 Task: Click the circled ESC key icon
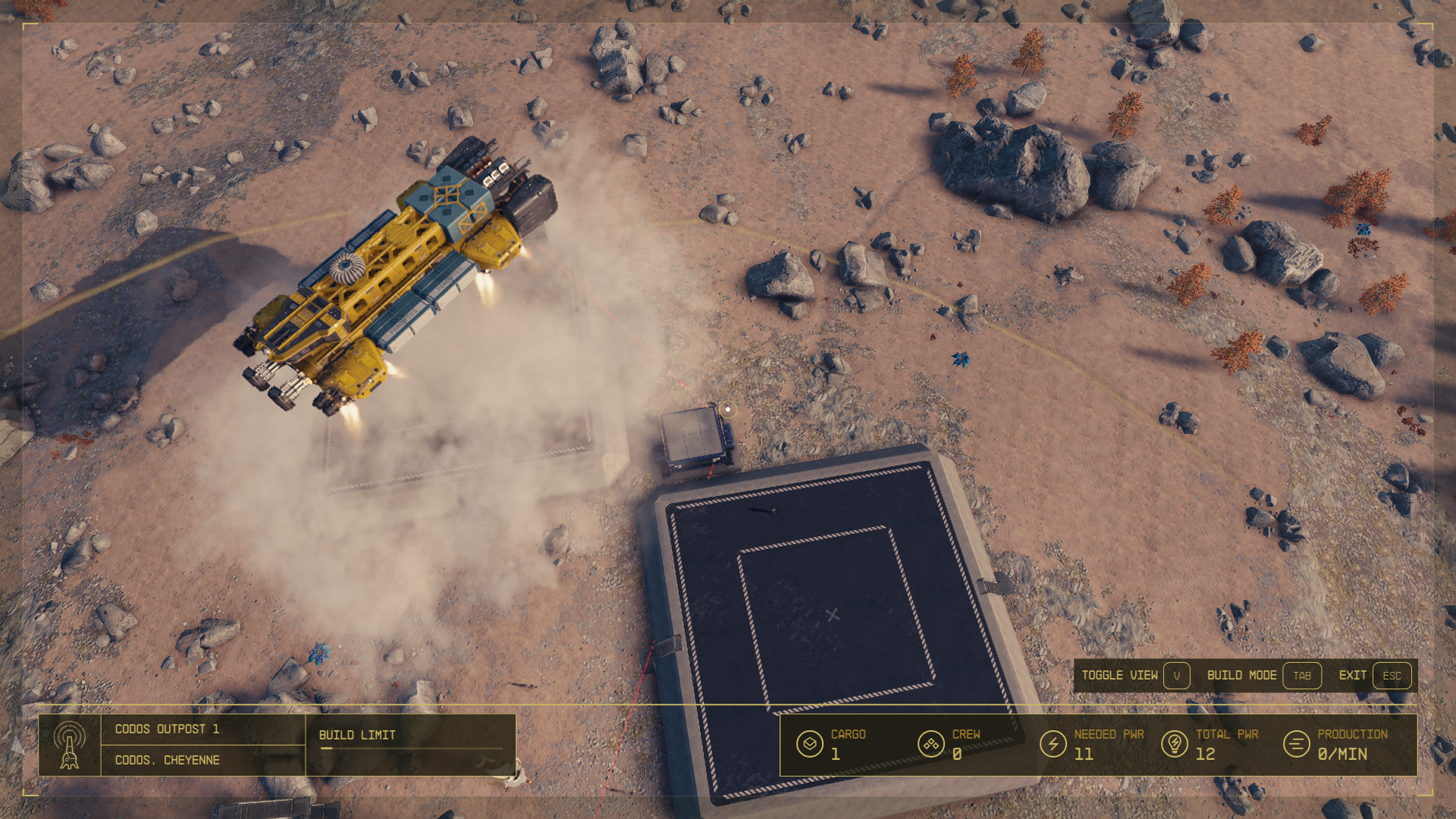point(1392,676)
